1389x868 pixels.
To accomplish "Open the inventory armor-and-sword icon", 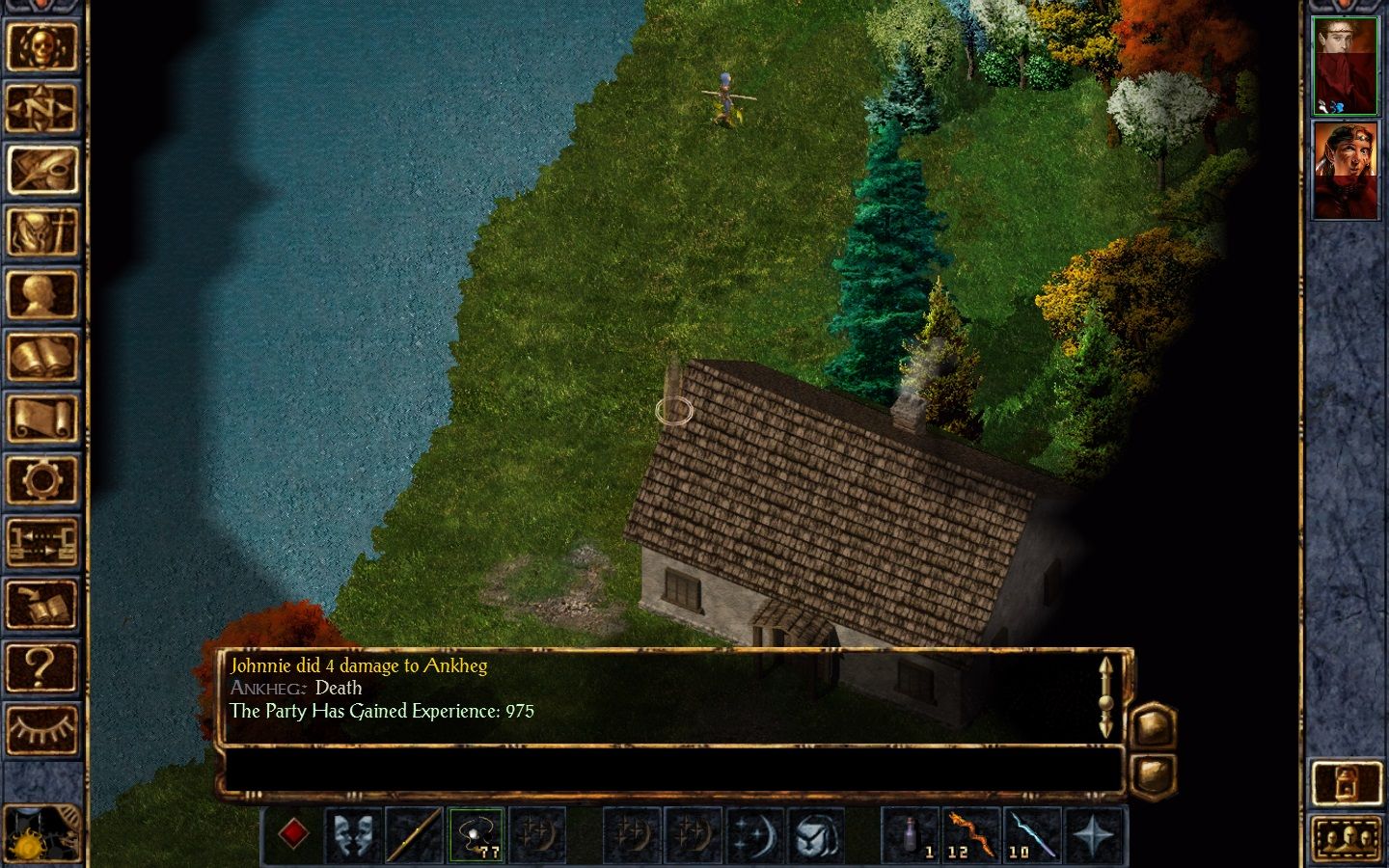I will (x=41, y=232).
